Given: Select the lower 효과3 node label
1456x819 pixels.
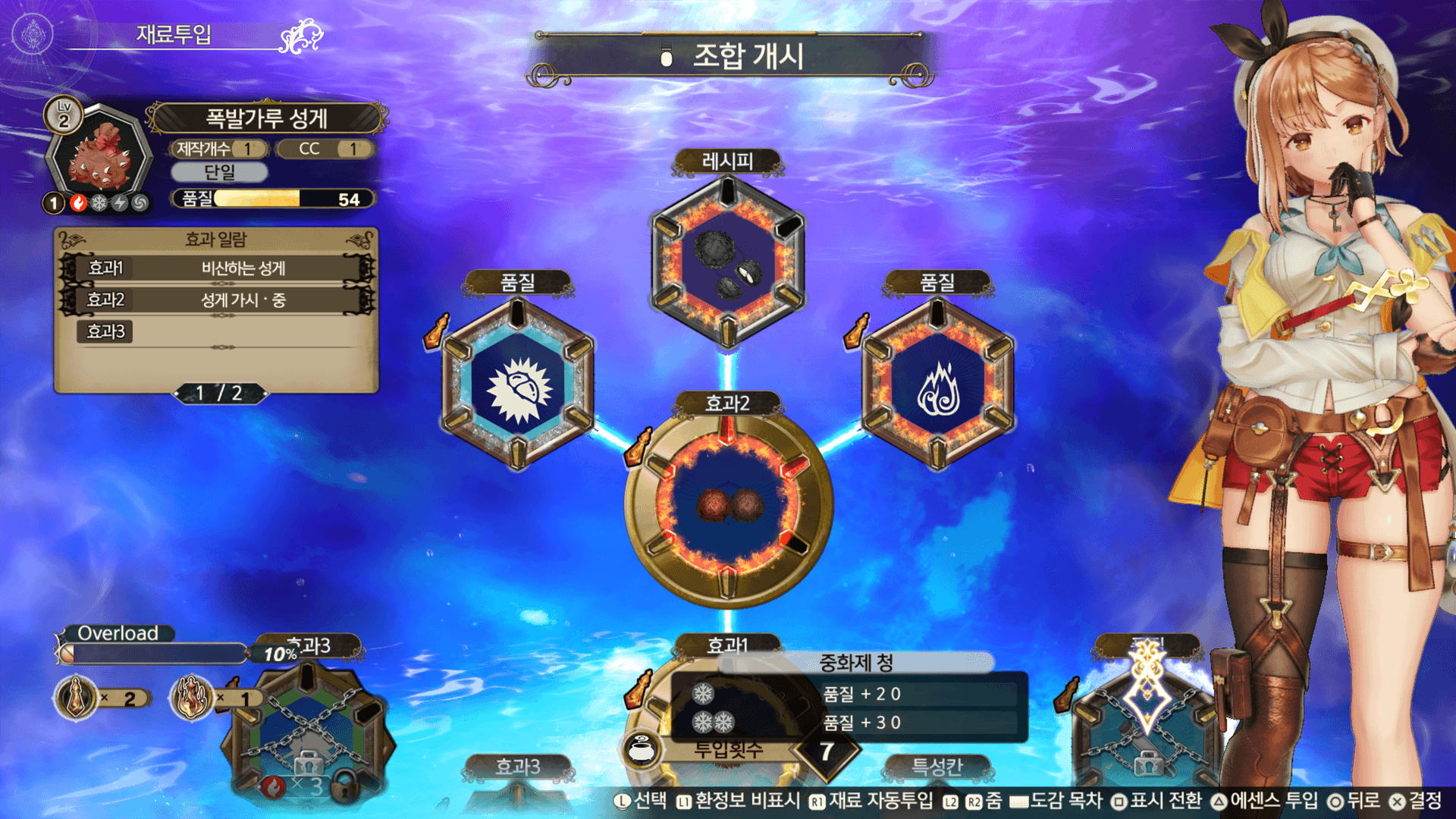Looking at the screenshot, I should click(518, 767).
